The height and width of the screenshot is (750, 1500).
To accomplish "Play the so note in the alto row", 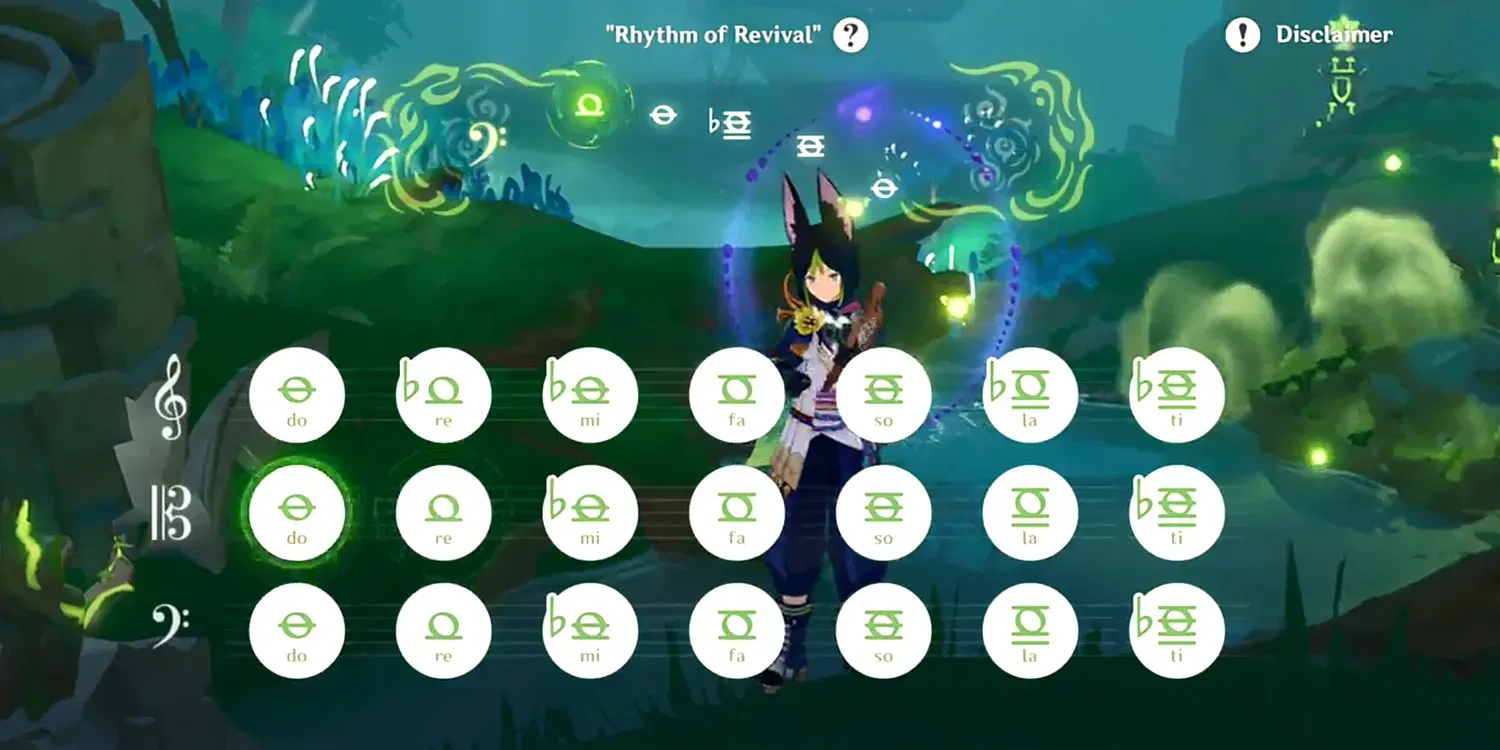I will [x=883, y=512].
